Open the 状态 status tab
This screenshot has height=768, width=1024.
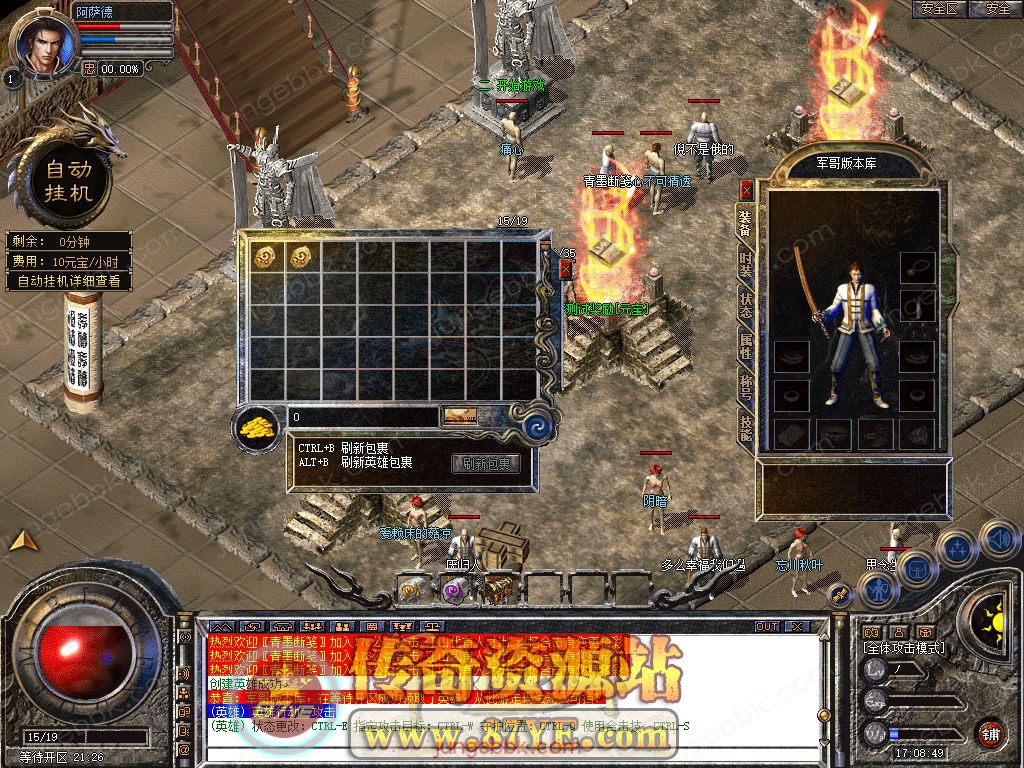746,305
